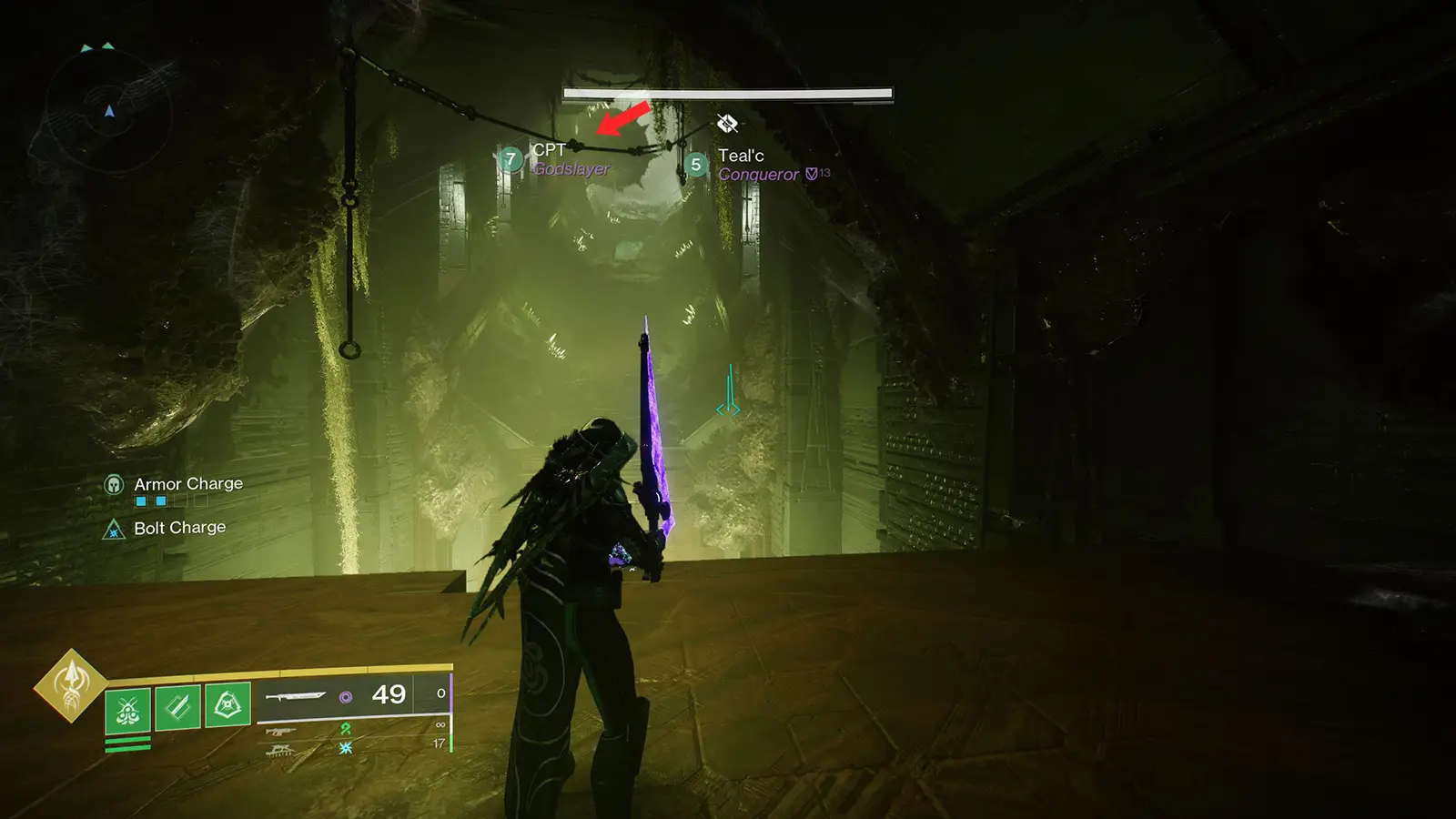Click the white emblem icon above Teal'c

[x=727, y=124]
